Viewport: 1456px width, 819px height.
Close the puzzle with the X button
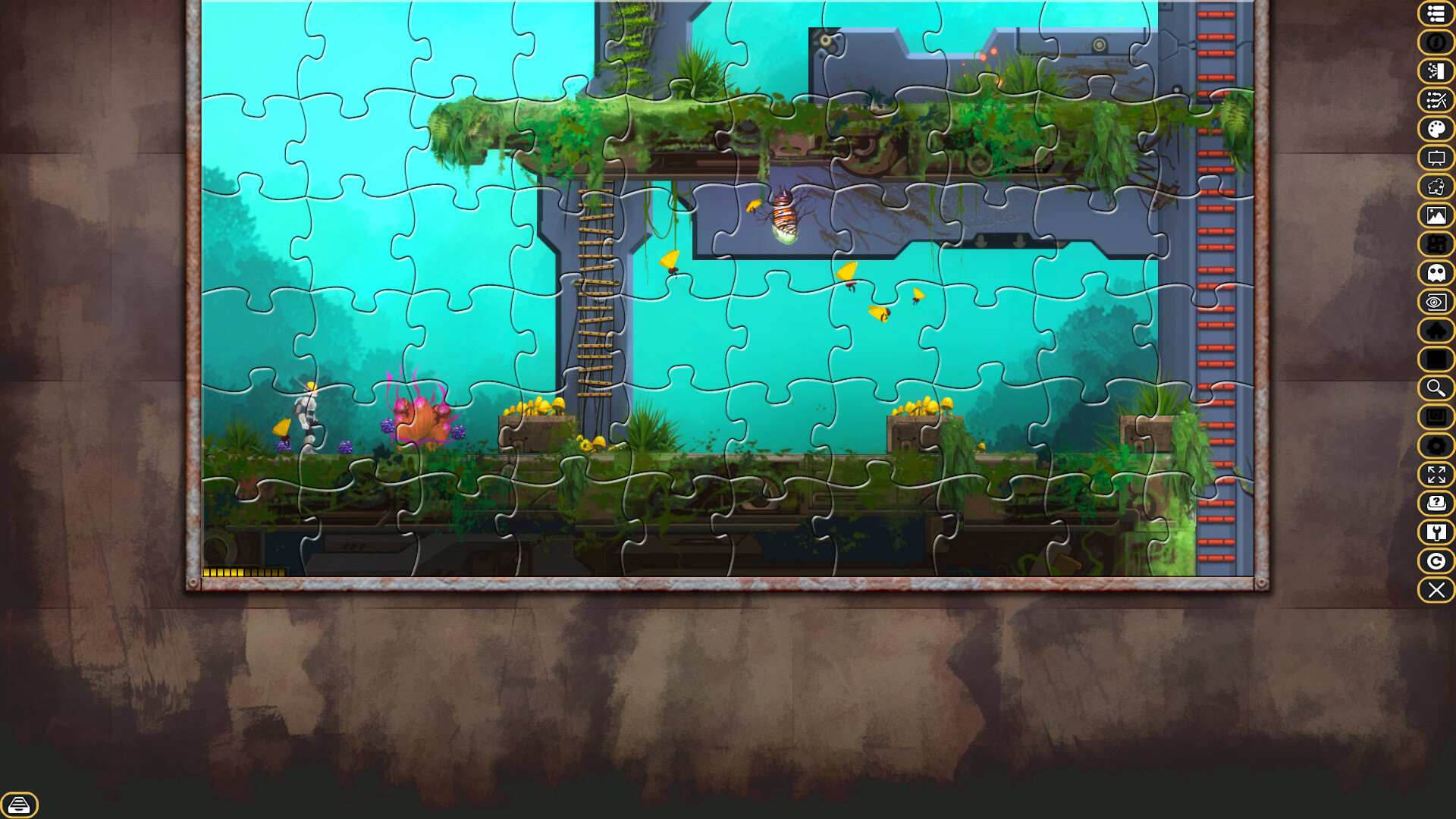(x=1436, y=590)
